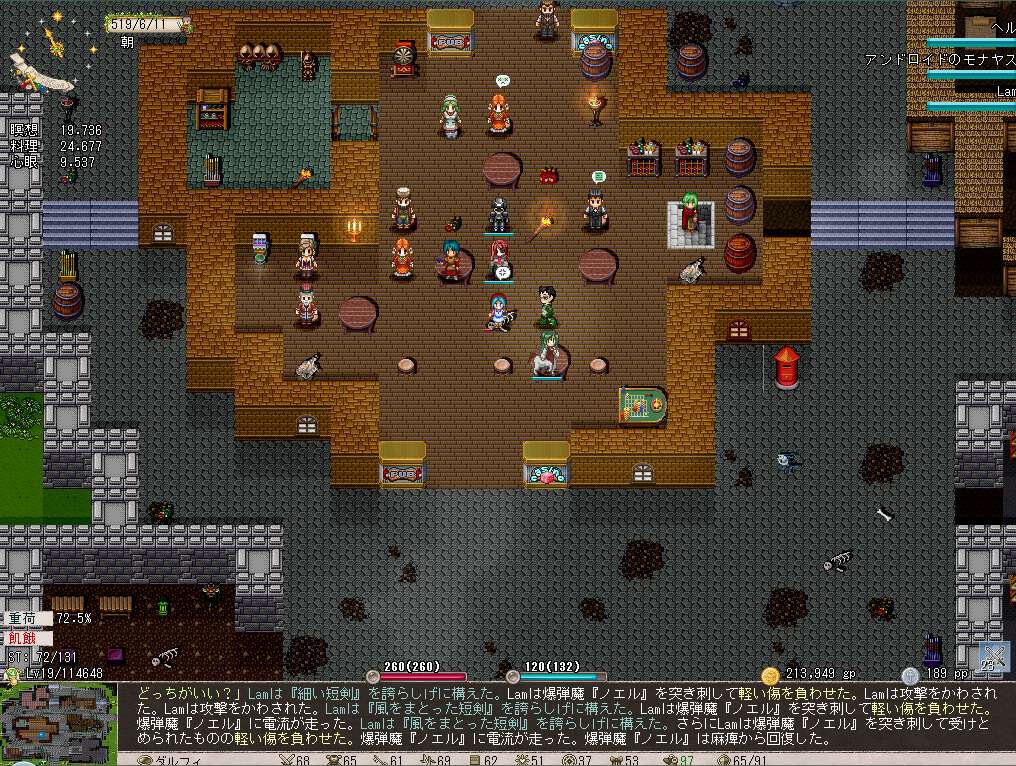This screenshot has width=1016, height=766.
Task: Click the 重荷 burden status label
Action: coord(24,618)
